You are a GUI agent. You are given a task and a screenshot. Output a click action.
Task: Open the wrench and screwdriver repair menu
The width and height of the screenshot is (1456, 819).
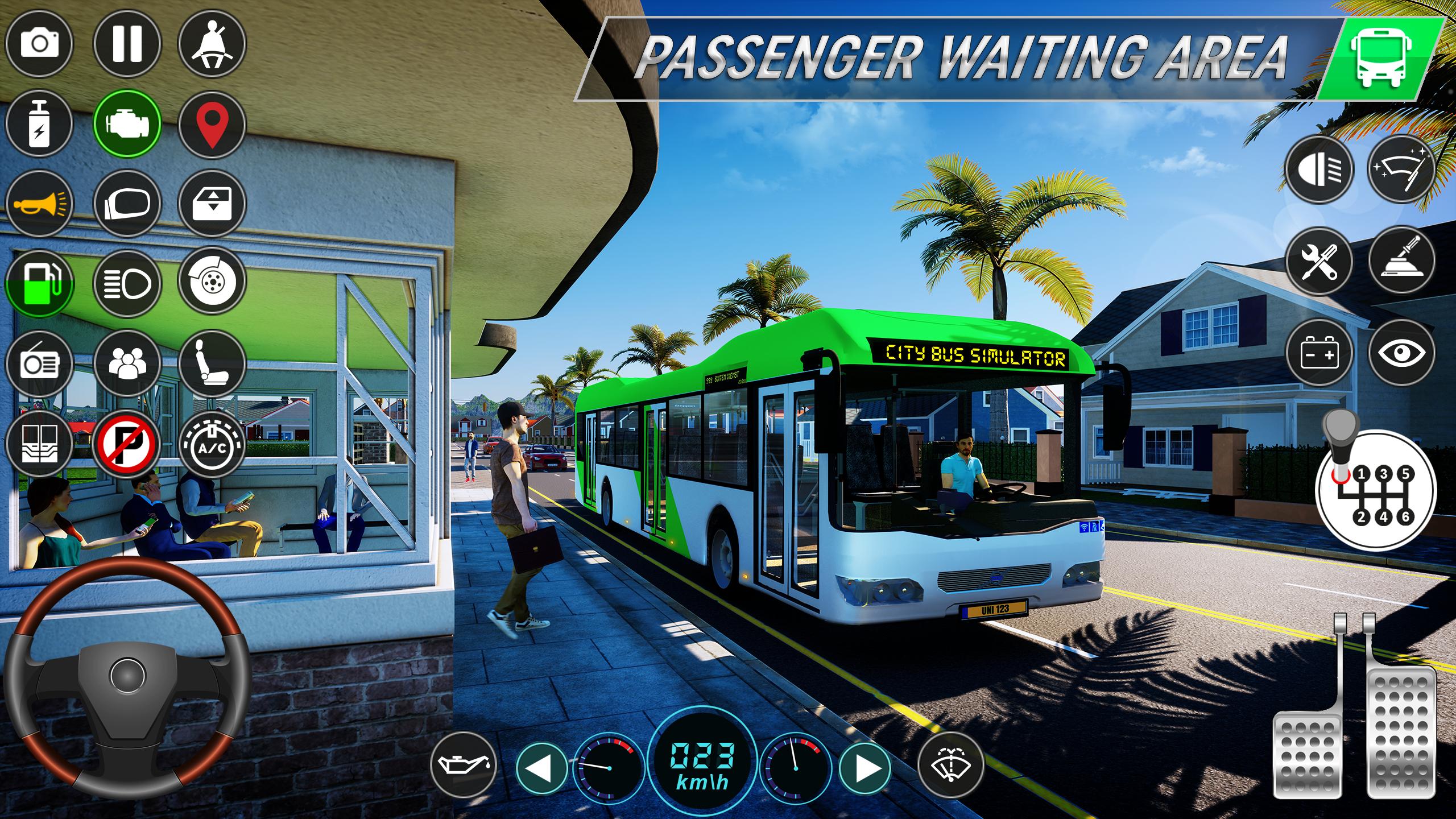click(x=1319, y=262)
